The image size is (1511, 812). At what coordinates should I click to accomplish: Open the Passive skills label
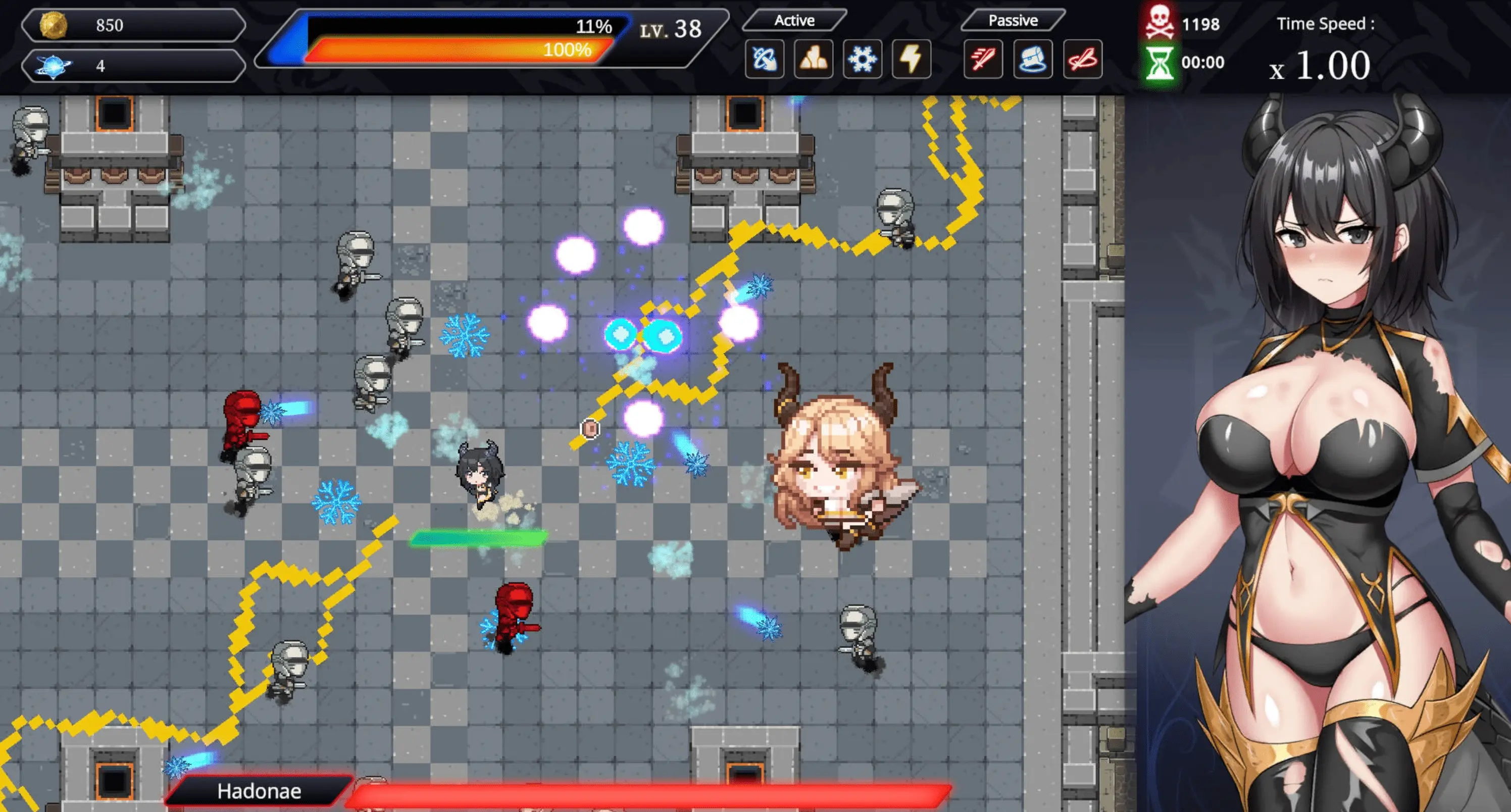[x=1013, y=21]
